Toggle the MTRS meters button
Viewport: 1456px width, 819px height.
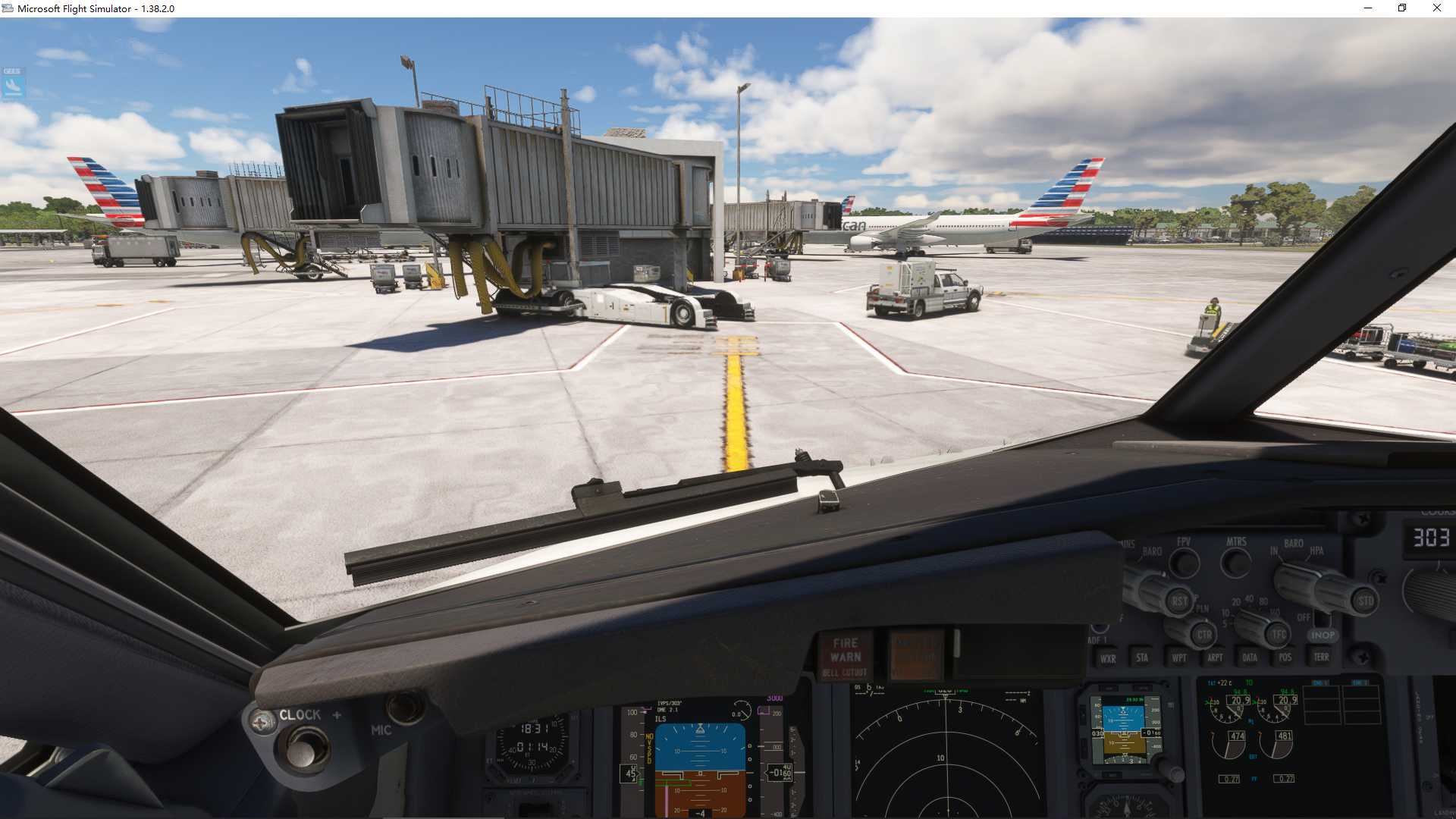(x=1236, y=563)
